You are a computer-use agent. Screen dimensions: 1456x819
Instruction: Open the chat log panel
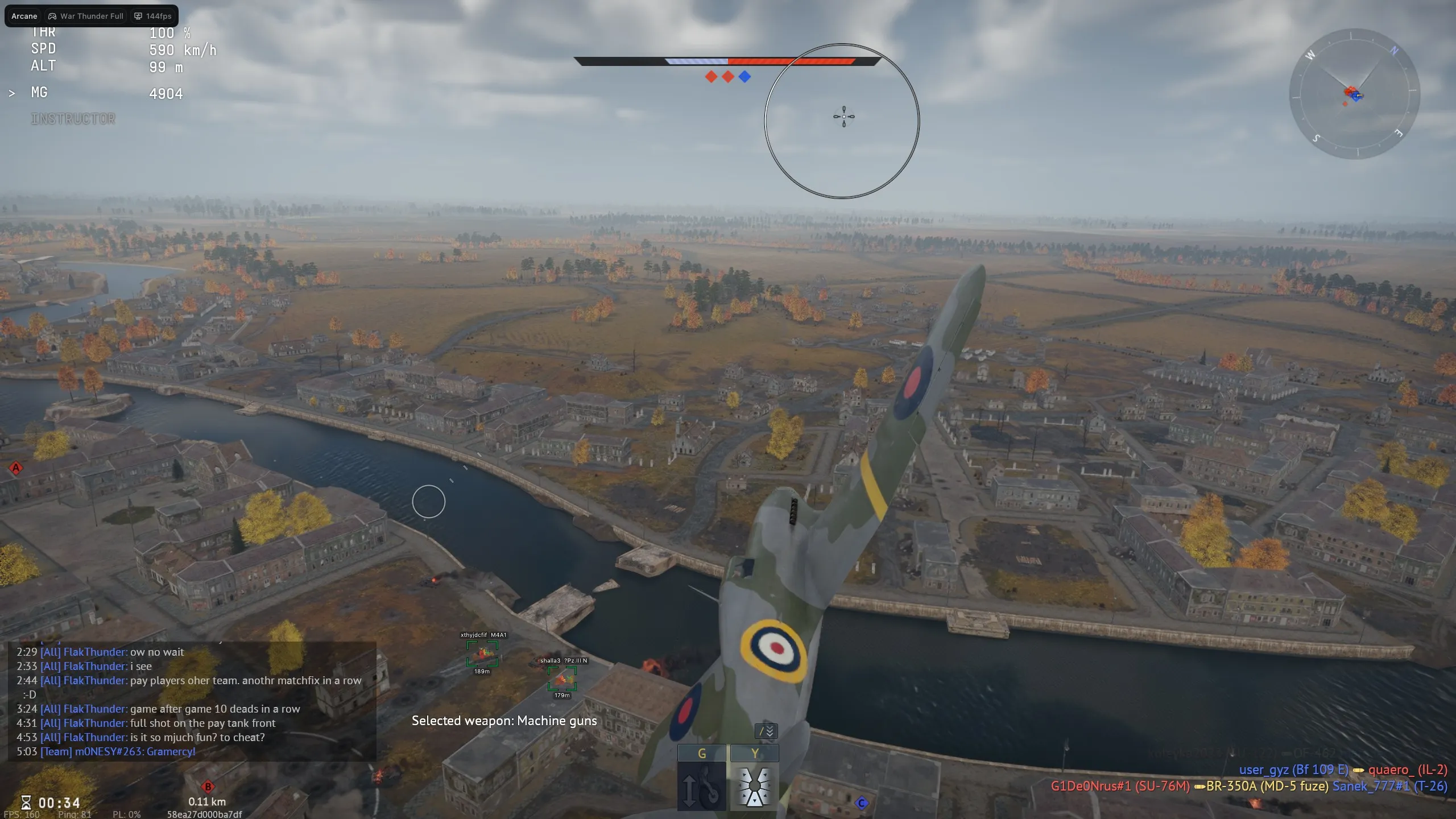[192, 702]
